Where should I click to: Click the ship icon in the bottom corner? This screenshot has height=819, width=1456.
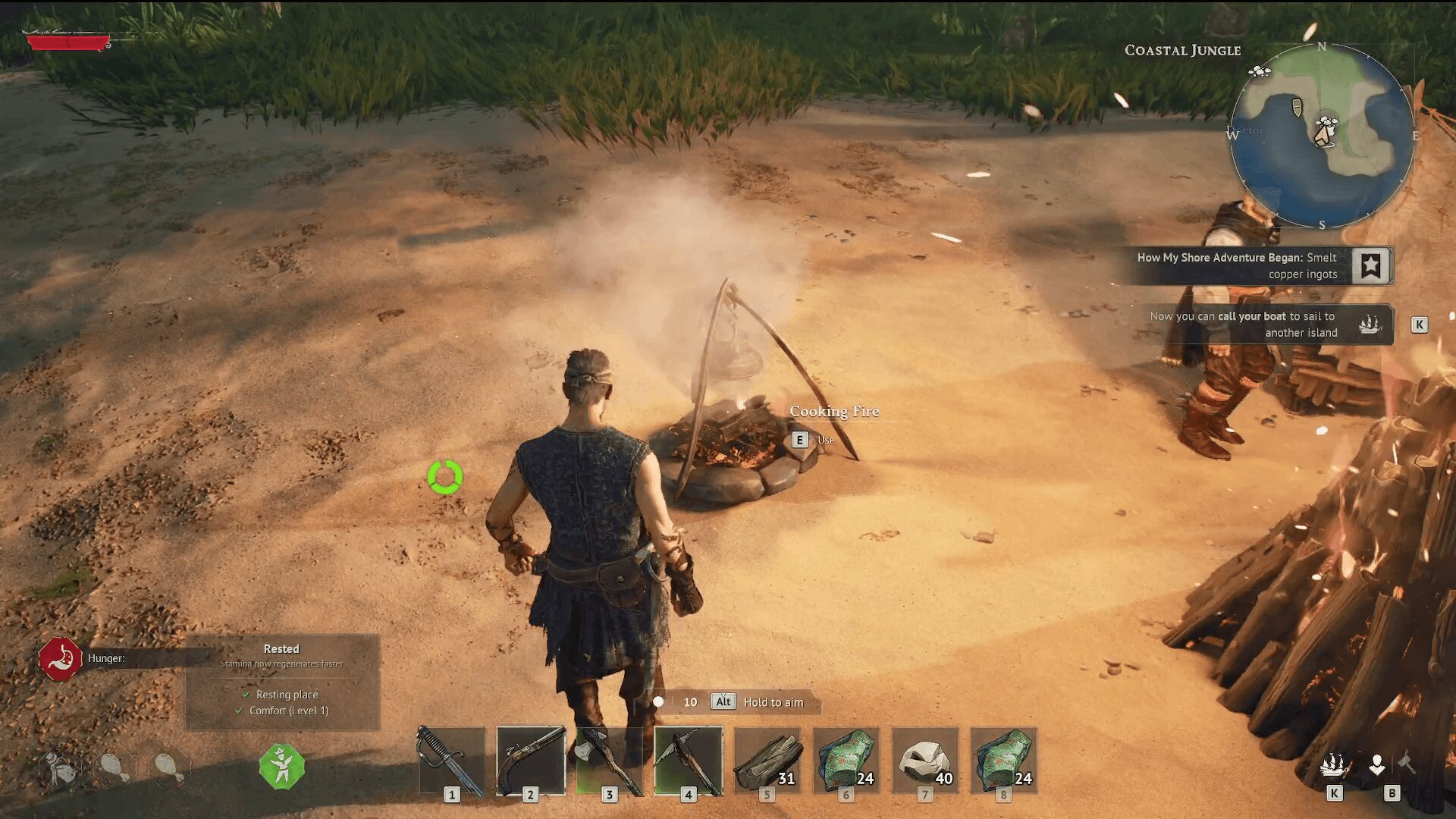pyautogui.click(x=1333, y=766)
